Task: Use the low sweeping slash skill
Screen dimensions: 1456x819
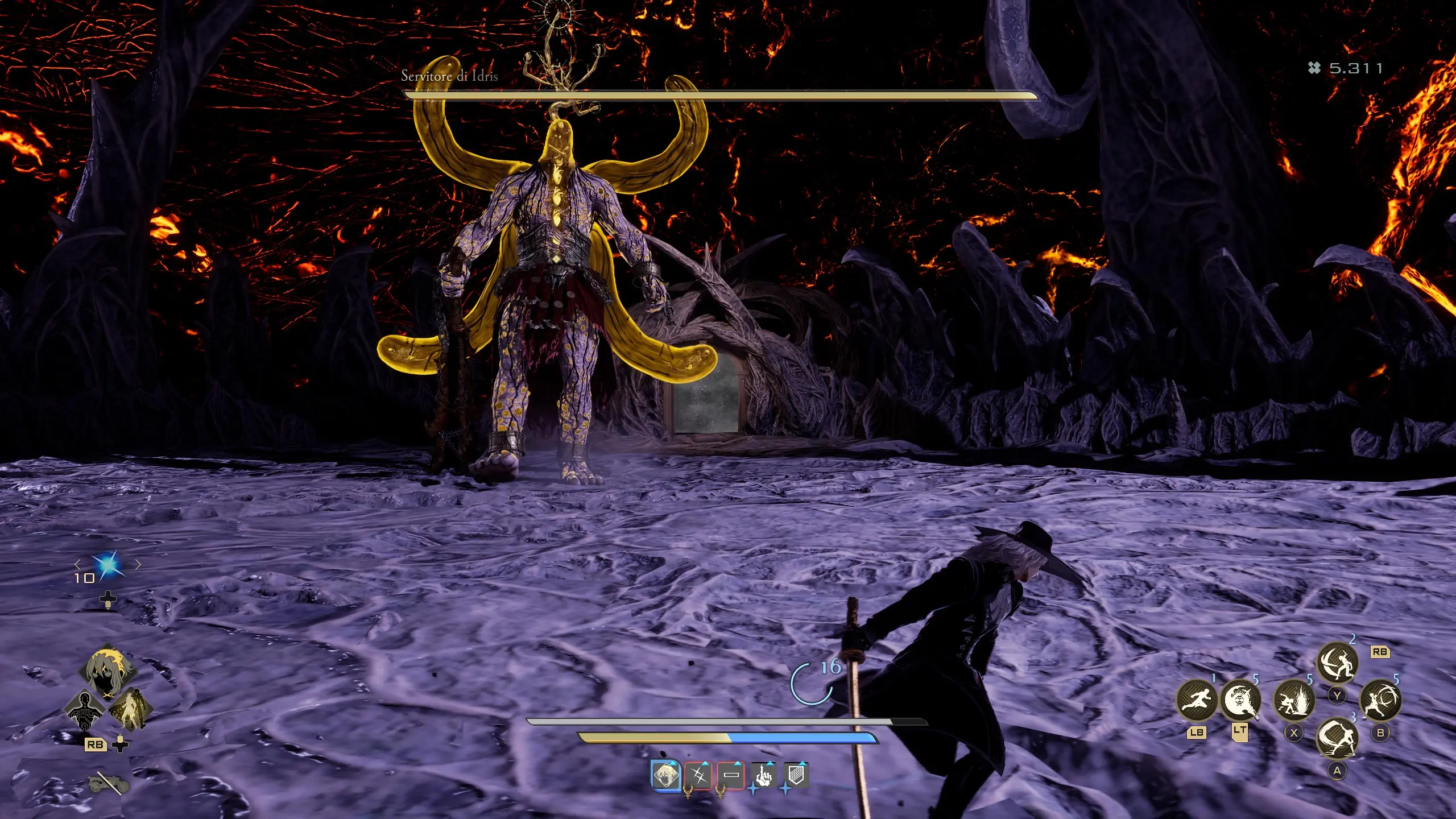Action: [1337, 738]
